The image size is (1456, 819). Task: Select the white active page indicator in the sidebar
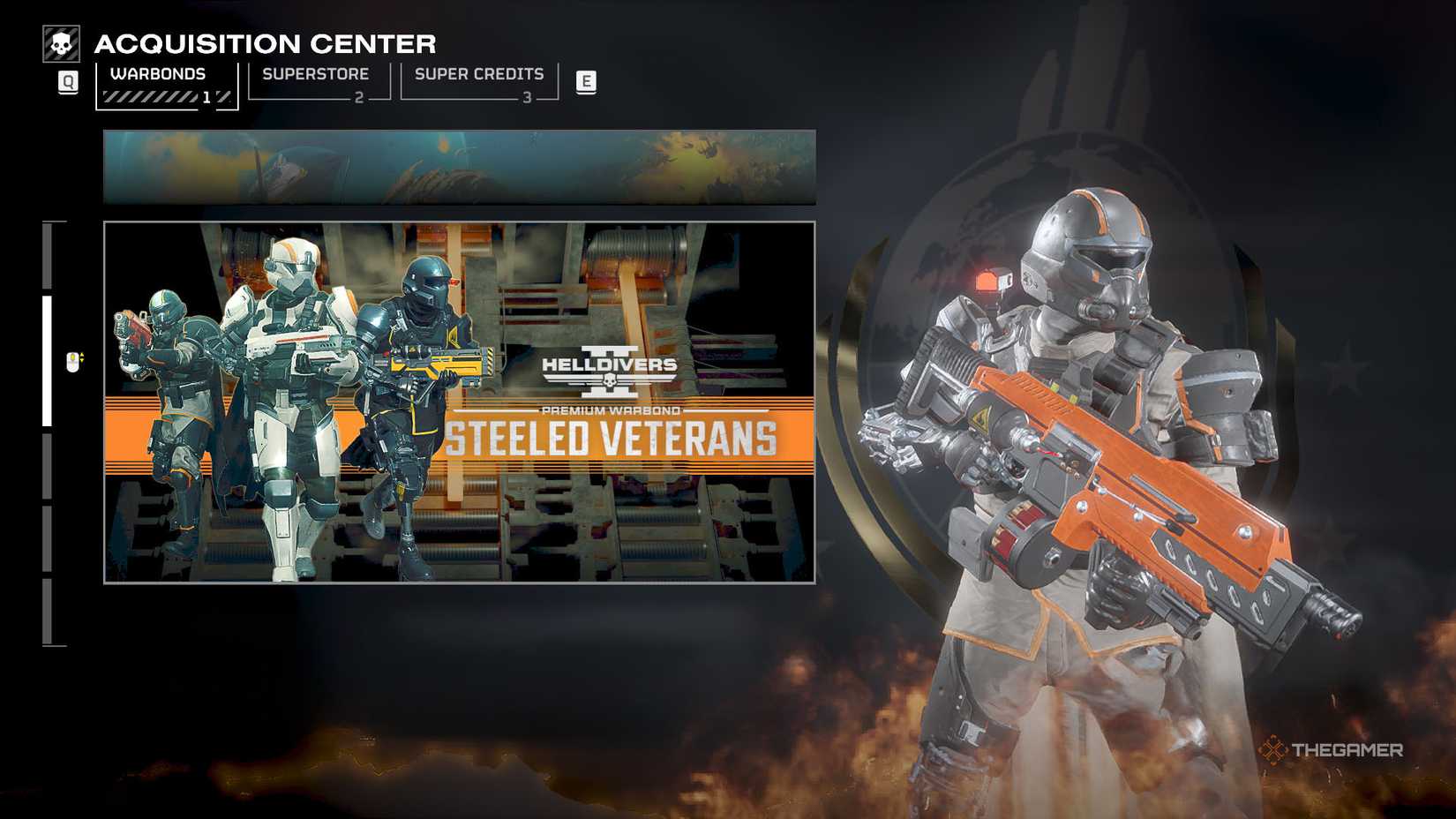[x=49, y=362]
